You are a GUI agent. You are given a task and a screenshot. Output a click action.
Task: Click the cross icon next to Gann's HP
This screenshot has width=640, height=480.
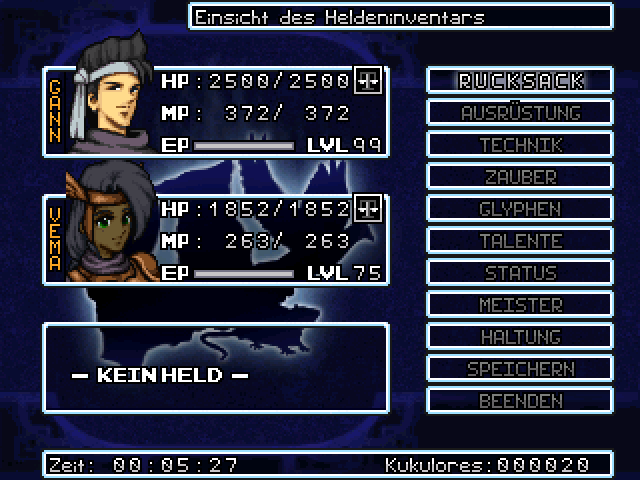pyautogui.click(x=369, y=81)
